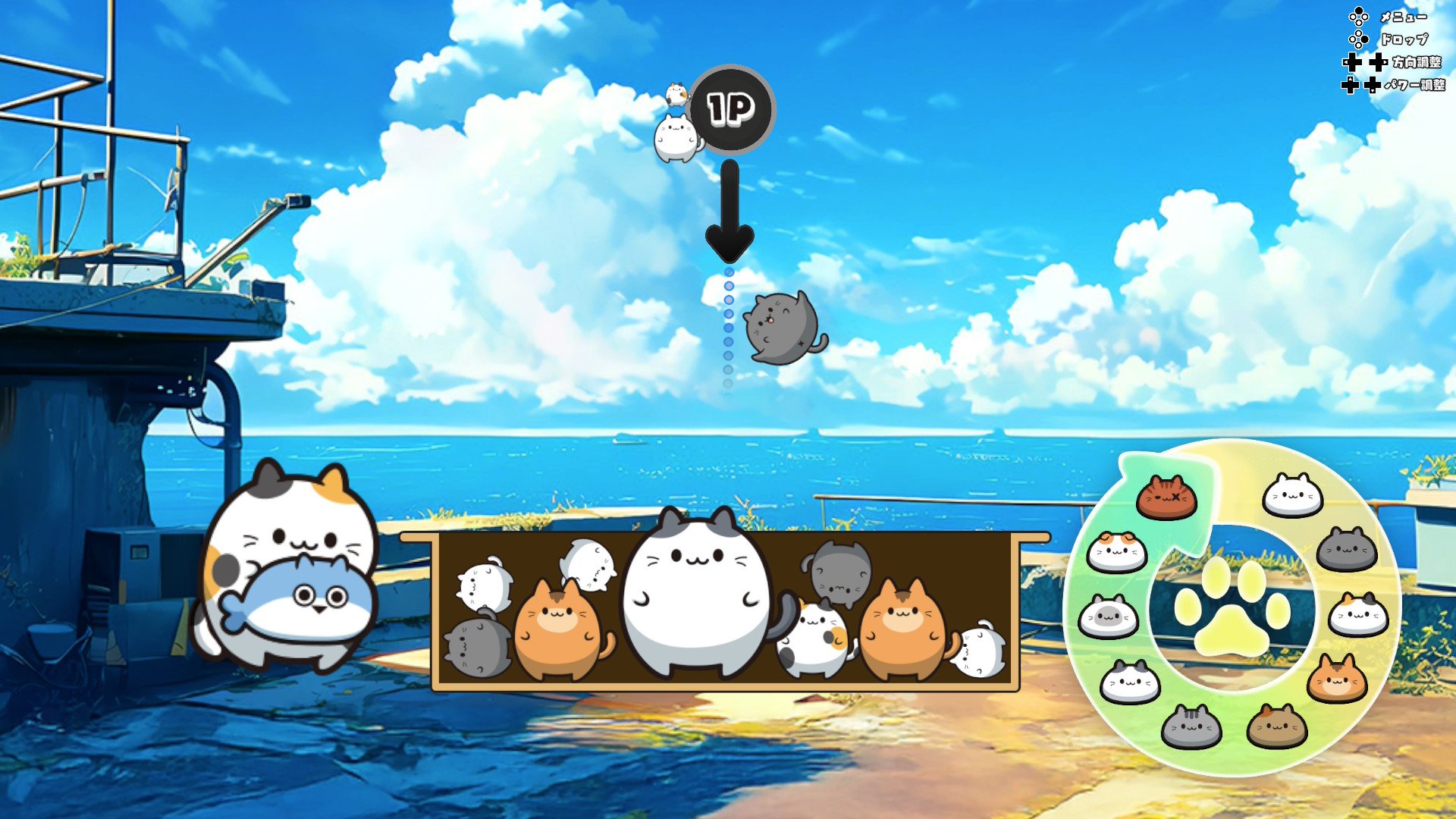Viewport: 1456px width, 819px height.
Task: Click the 1P player badge
Action: 731,109
